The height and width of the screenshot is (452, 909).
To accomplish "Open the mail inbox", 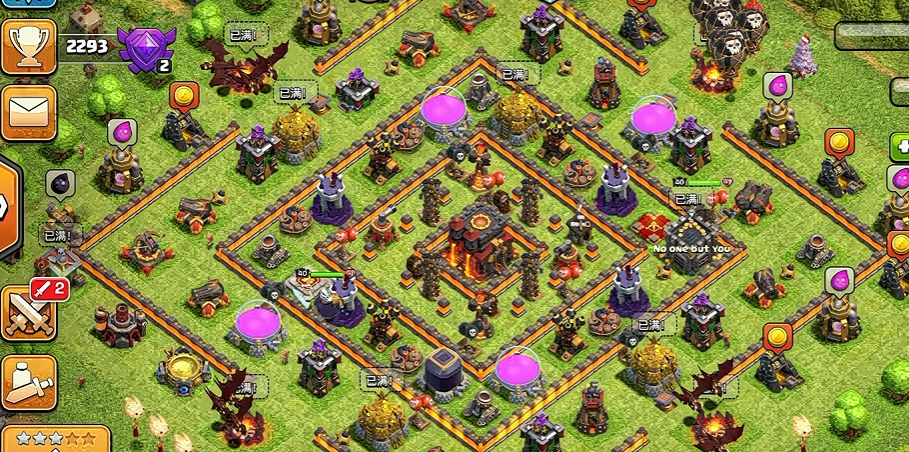I will pyautogui.click(x=27, y=113).
